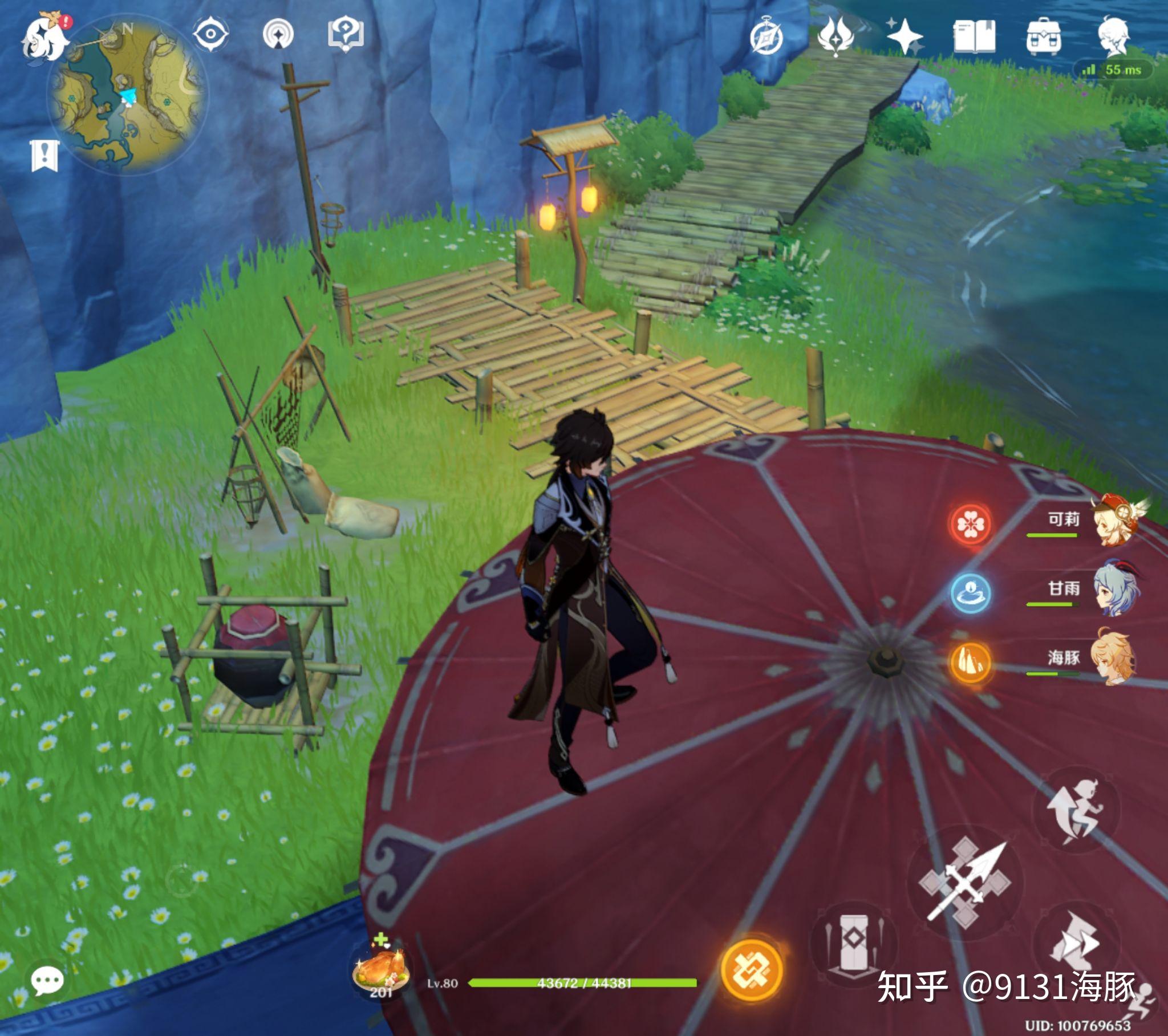1168x1036 pixels.
Task: Toggle the eye-shaped Elemental Sight icon
Action: click(x=210, y=34)
